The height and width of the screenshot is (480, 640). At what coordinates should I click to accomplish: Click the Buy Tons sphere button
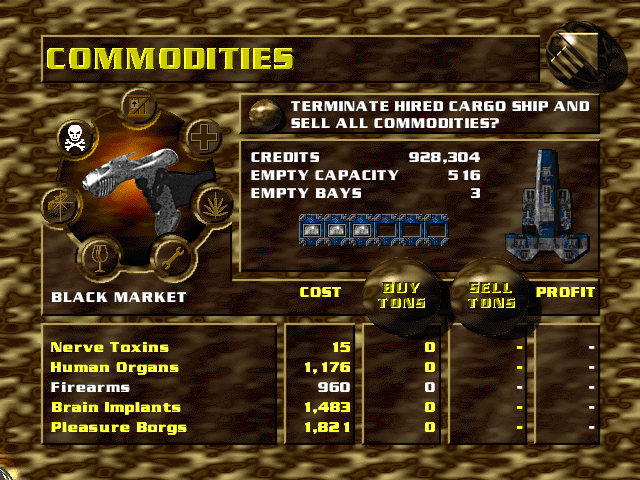coord(400,296)
